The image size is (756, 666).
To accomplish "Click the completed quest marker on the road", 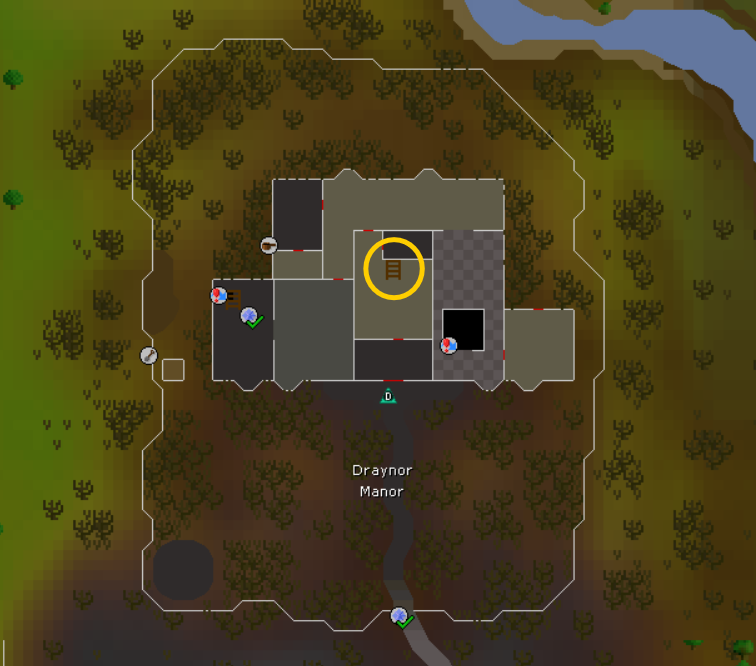I will coord(401,618).
